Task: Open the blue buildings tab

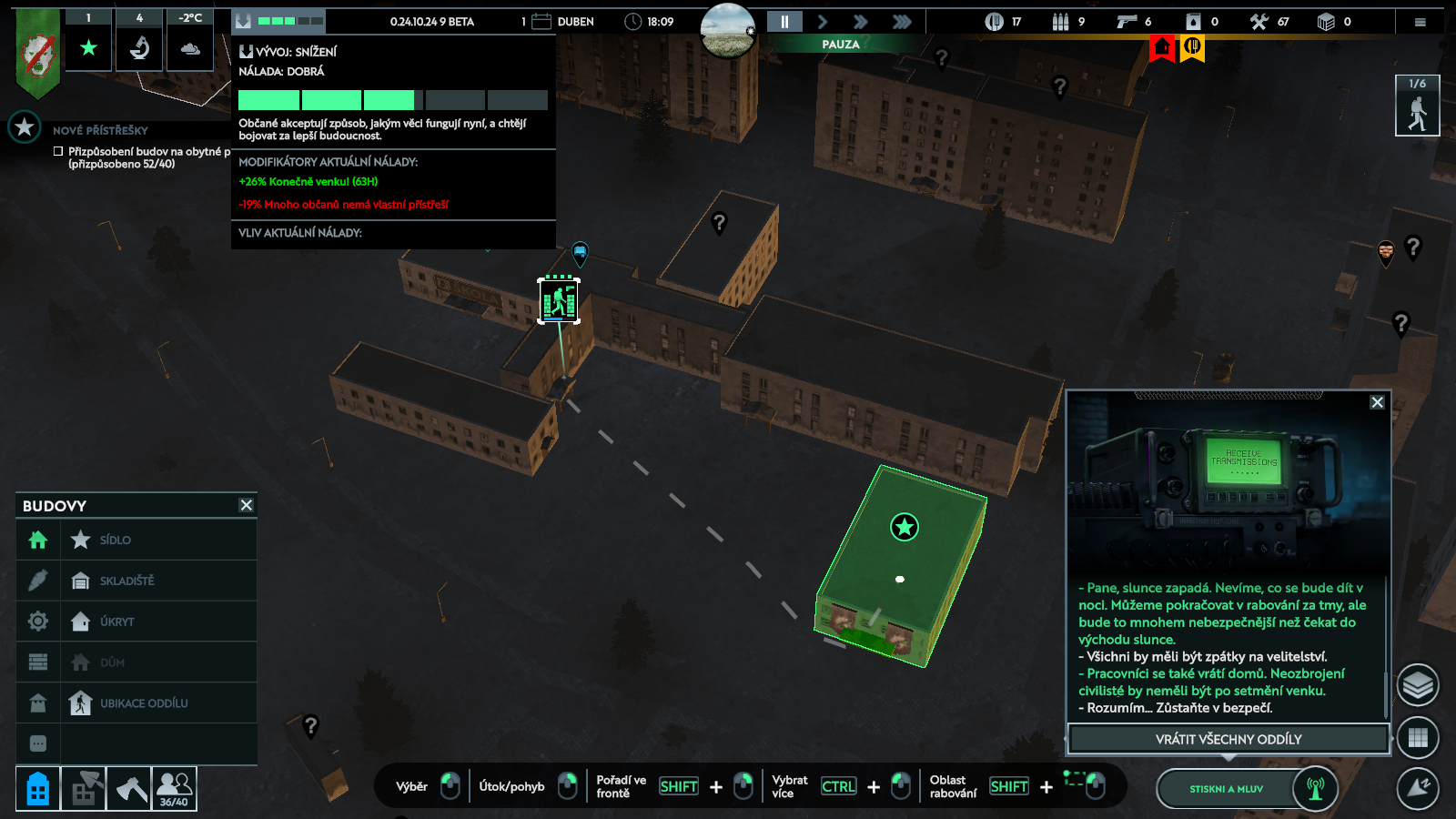Action: point(37,789)
